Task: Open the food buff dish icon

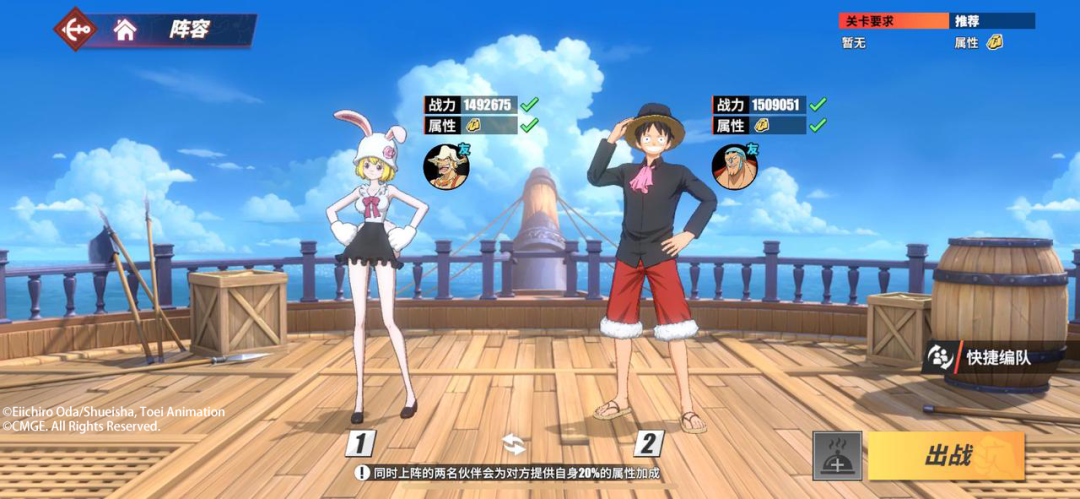Action: (837, 456)
